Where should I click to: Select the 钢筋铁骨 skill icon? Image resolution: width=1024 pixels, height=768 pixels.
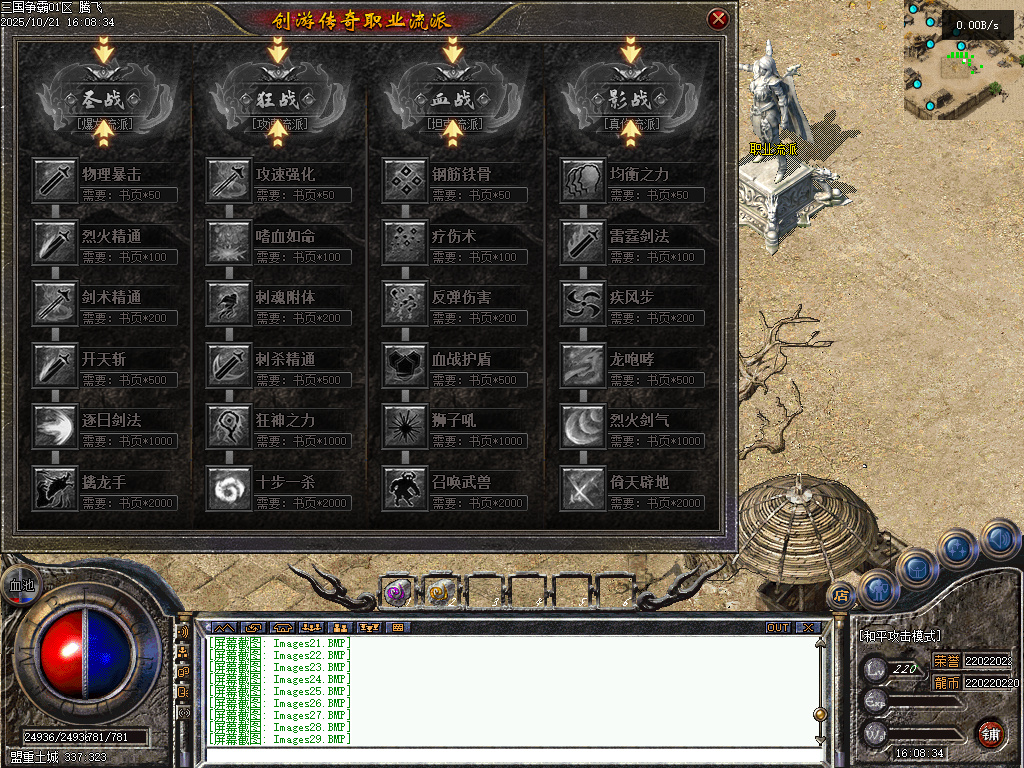(x=405, y=180)
